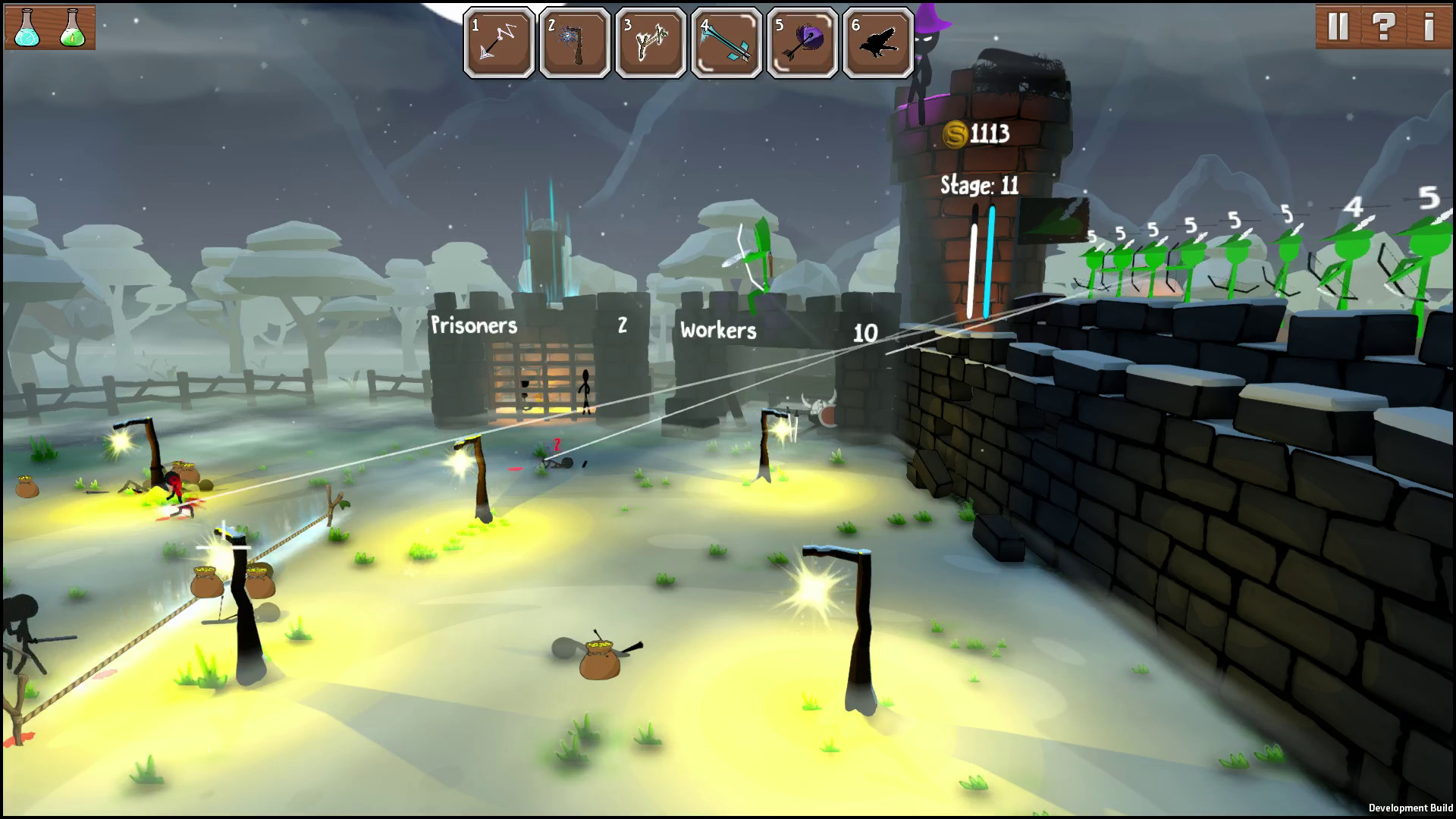Activate the crow ability in slot 6

pyautogui.click(x=878, y=42)
